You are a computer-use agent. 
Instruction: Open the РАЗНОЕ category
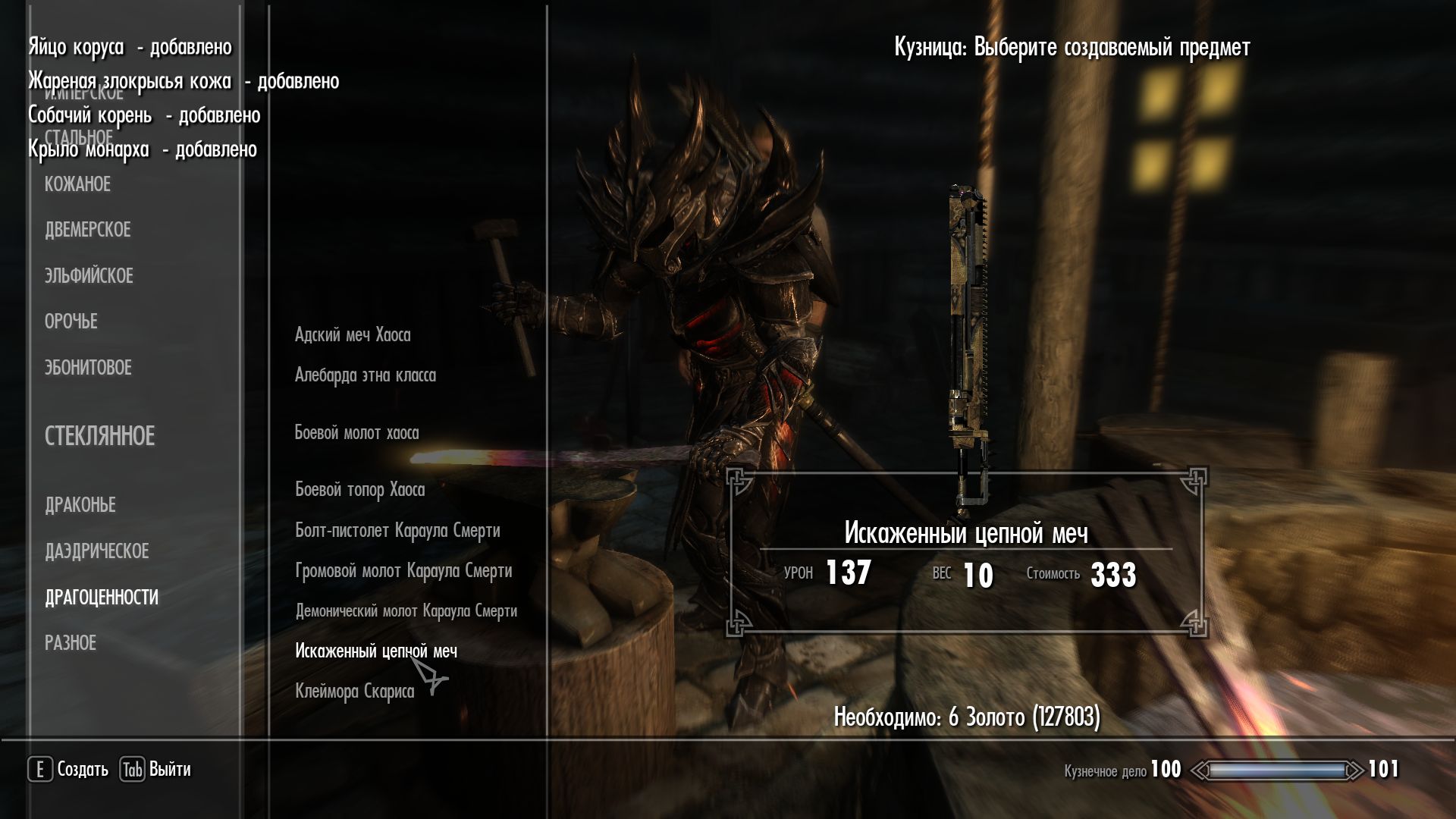pyautogui.click(x=70, y=643)
